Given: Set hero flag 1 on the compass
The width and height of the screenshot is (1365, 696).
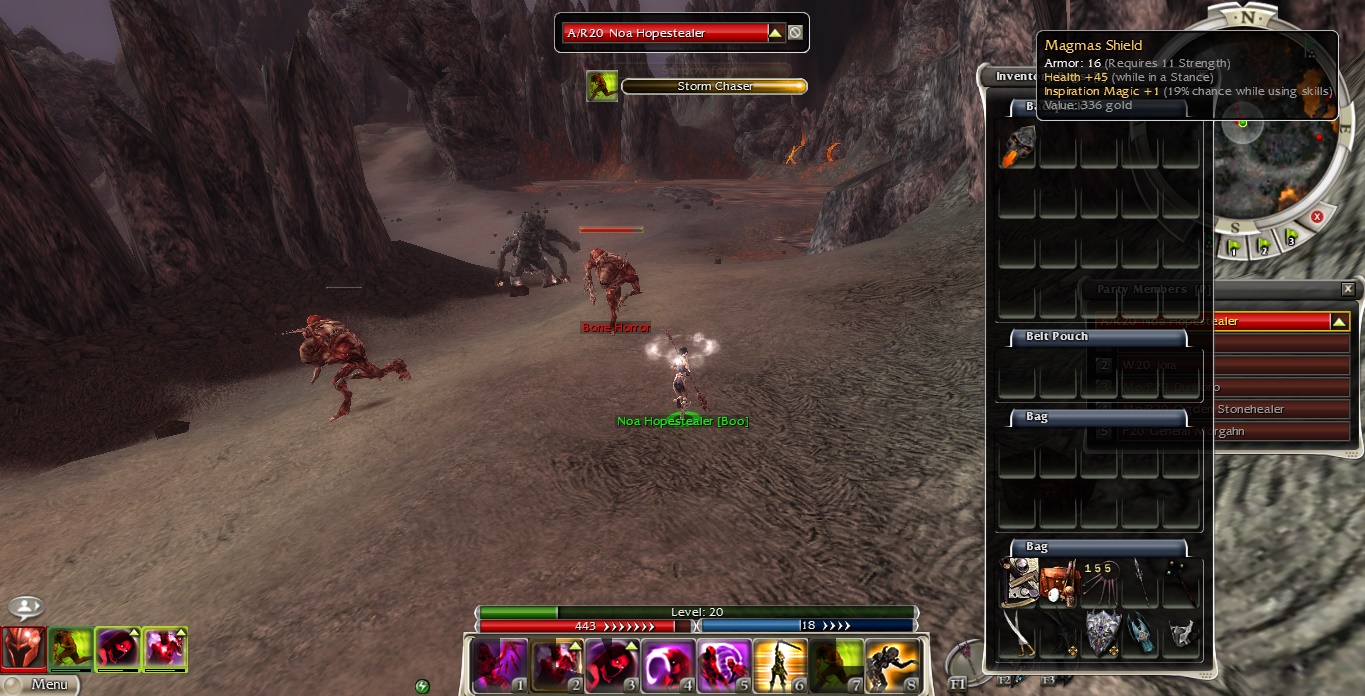Looking at the screenshot, I should click(x=1233, y=246).
